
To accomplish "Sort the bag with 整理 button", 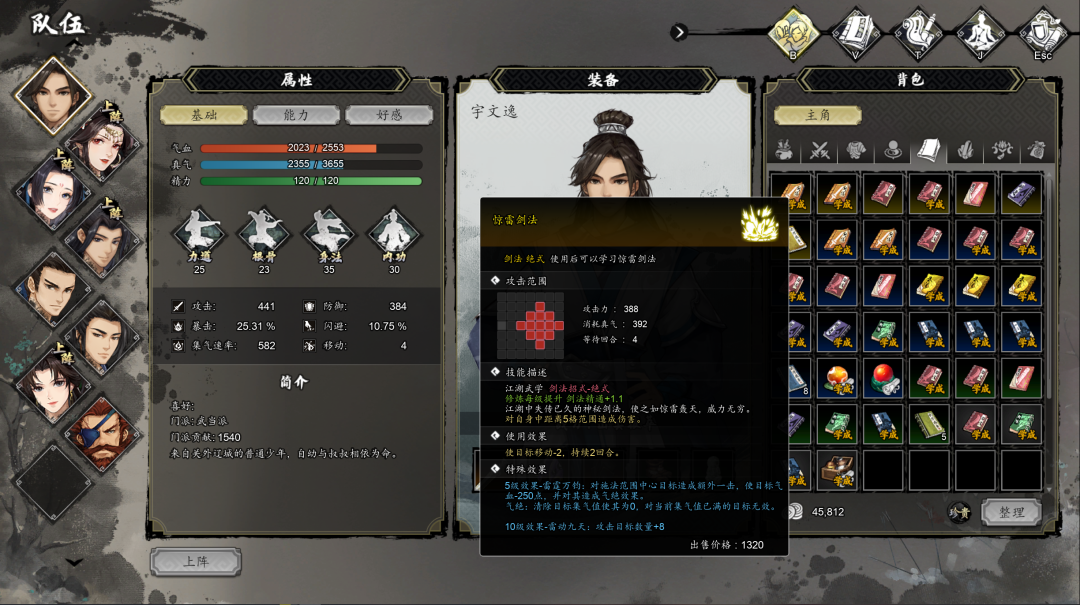I will (1011, 512).
